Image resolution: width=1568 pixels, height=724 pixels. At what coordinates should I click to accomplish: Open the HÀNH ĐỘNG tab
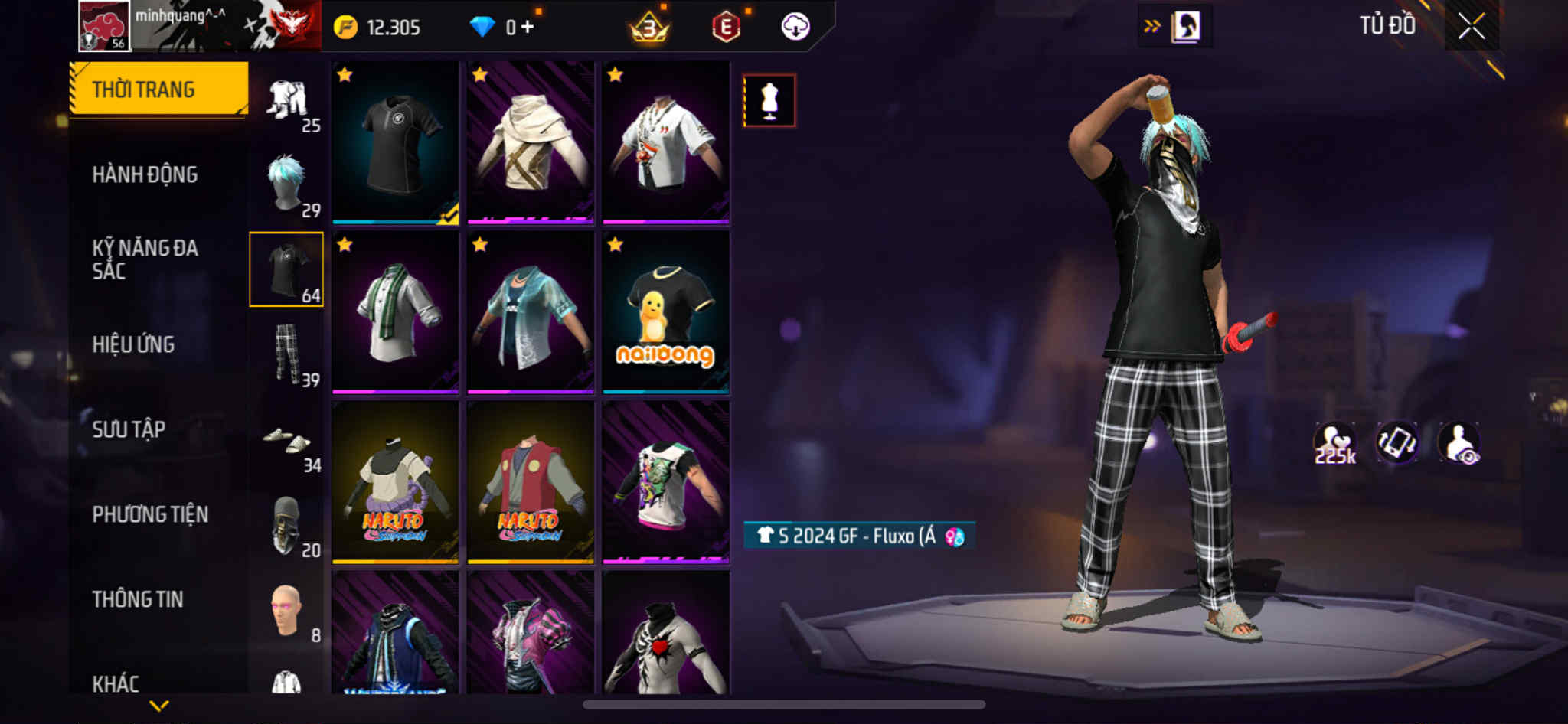pyautogui.click(x=145, y=174)
